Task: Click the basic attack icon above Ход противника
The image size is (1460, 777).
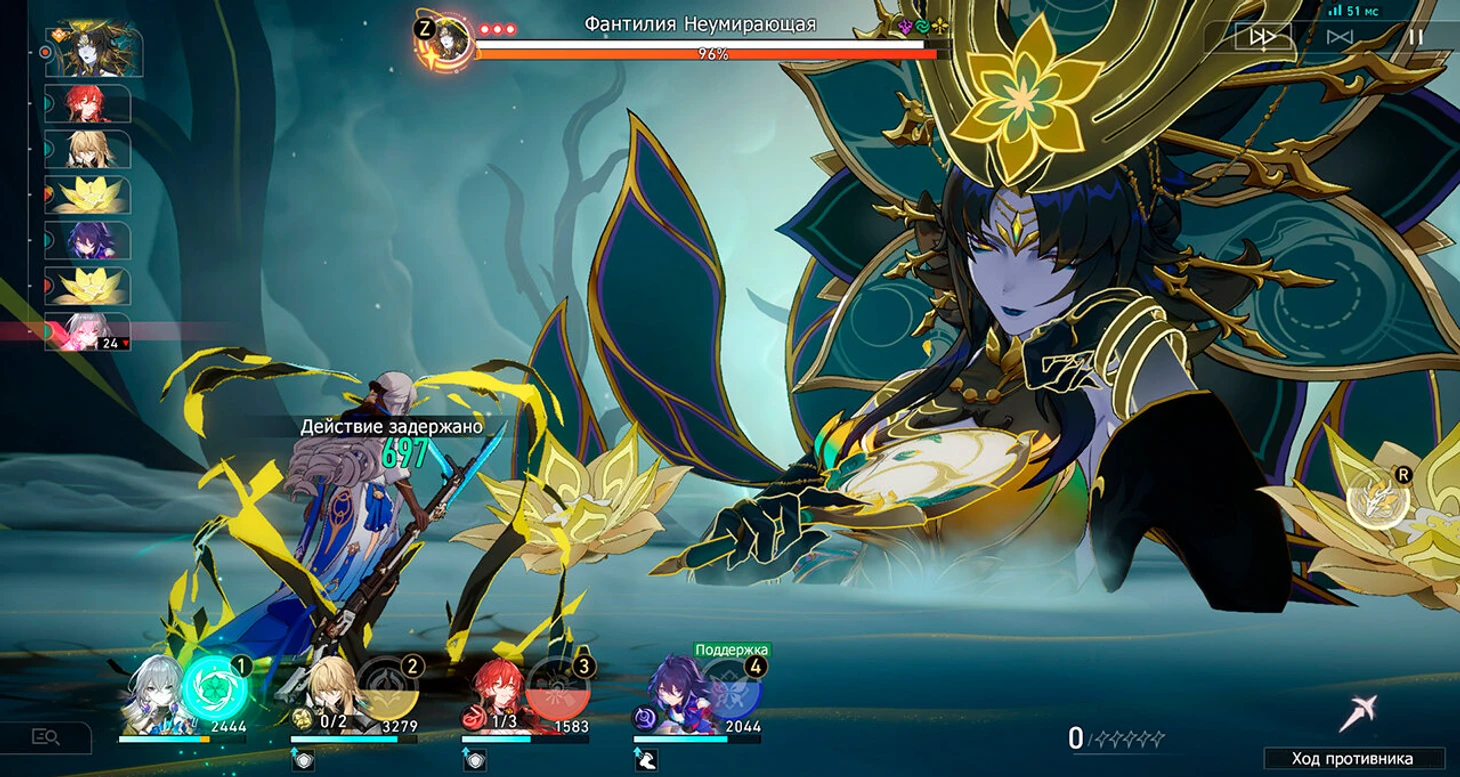Action: pyautogui.click(x=1355, y=713)
